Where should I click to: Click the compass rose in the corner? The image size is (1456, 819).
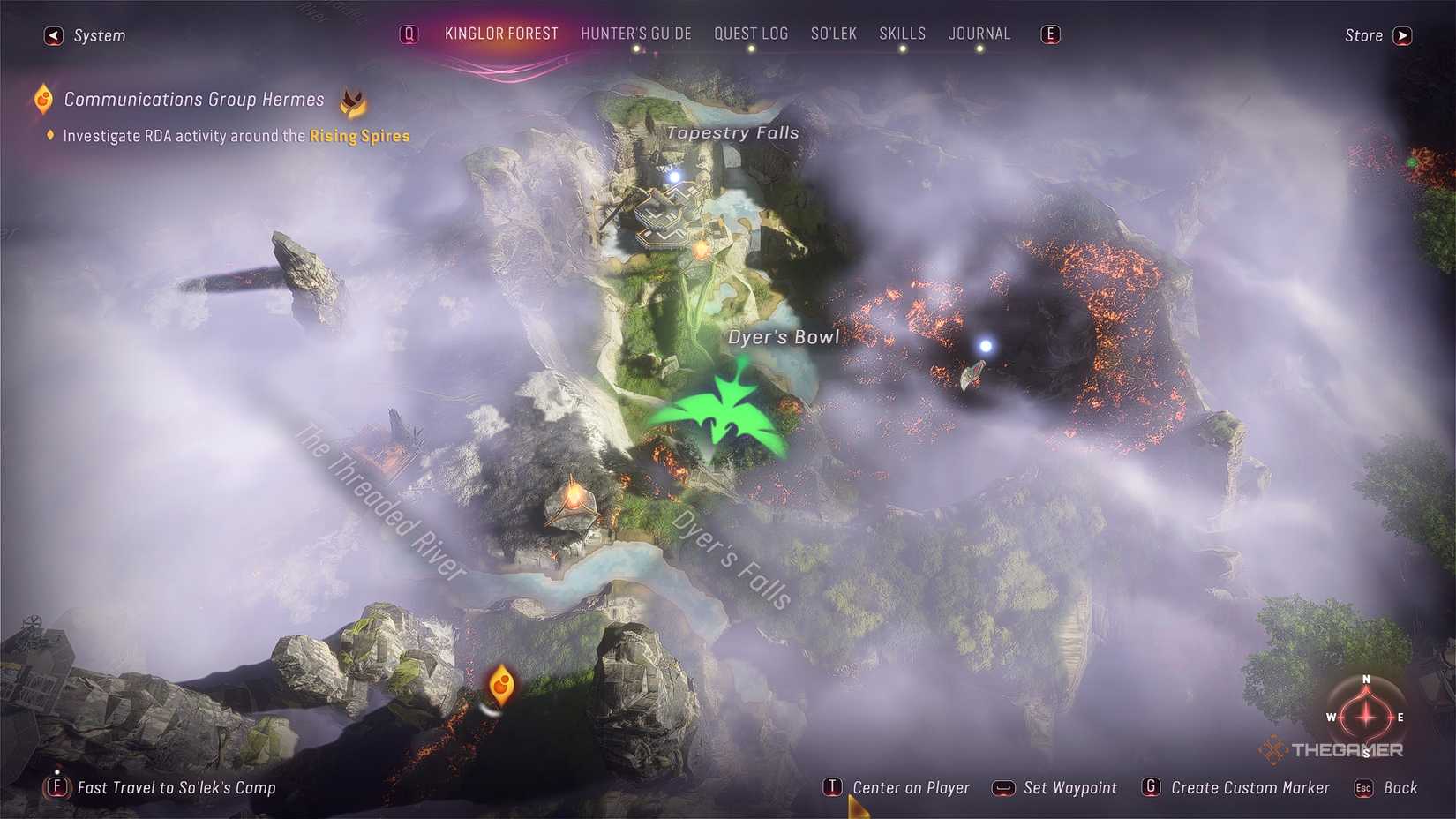tap(1365, 718)
